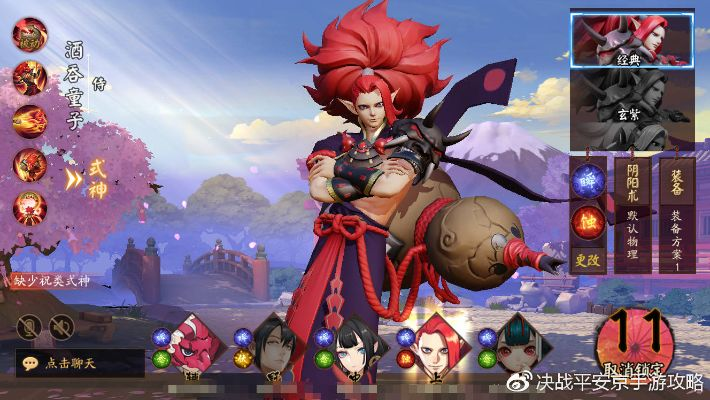Select the 经典 classic skin thumbnail
Screen dimensions: 710x400
pyautogui.click(x=631, y=39)
